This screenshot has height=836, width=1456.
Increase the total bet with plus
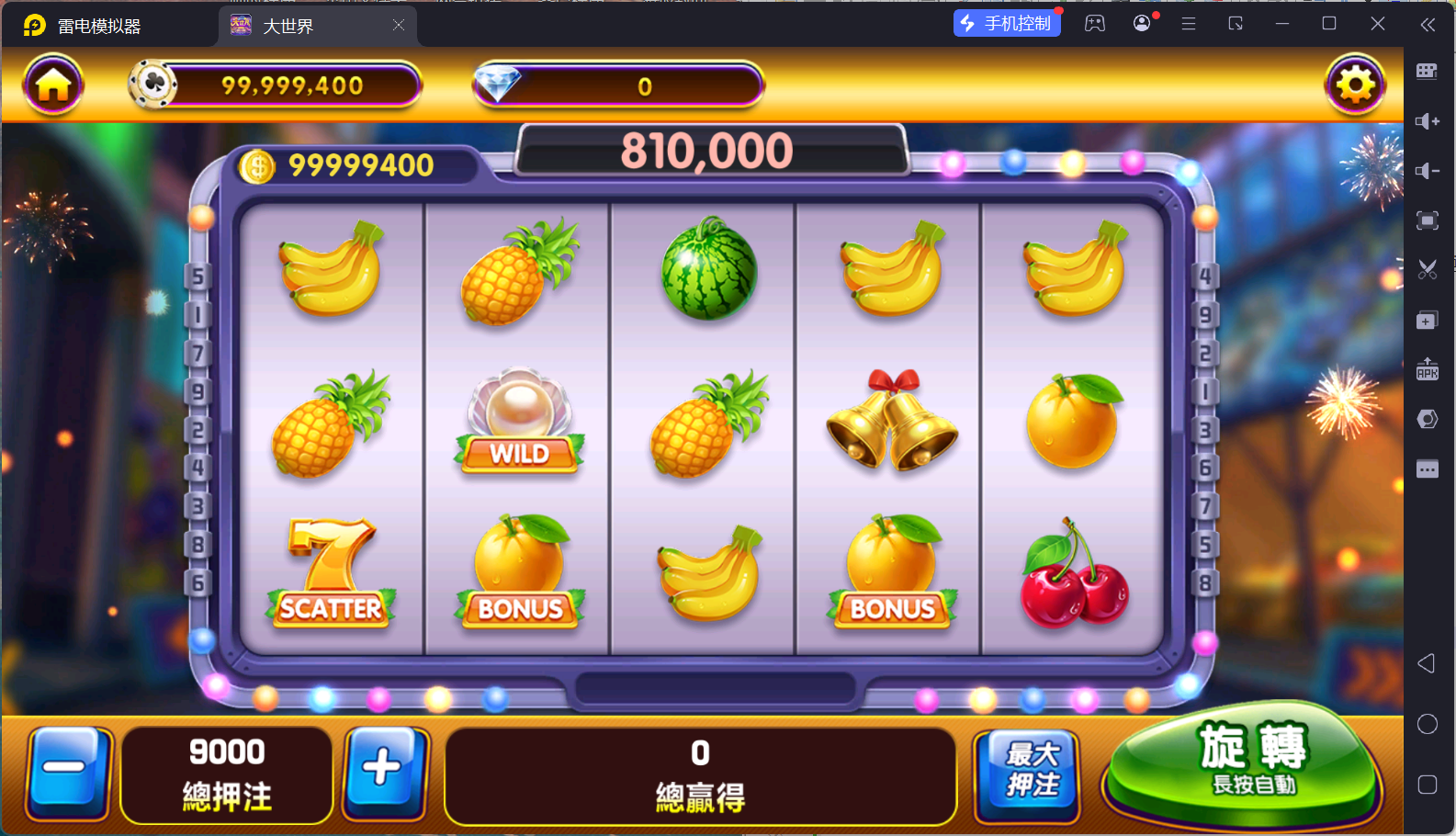[385, 774]
